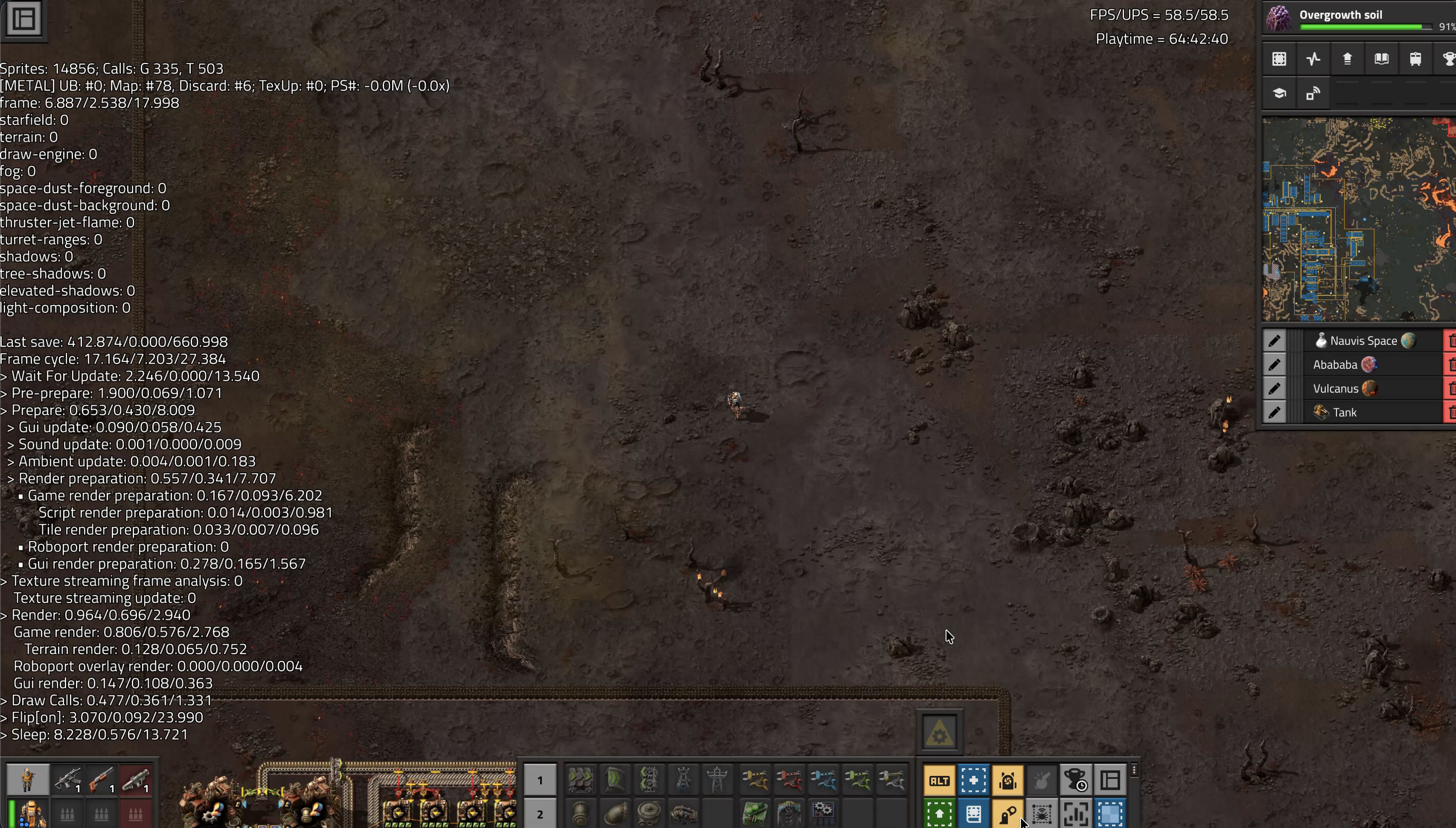Screen dimensions: 1456x828
Task: Open the production statistics graph button
Action: coord(1313,59)
